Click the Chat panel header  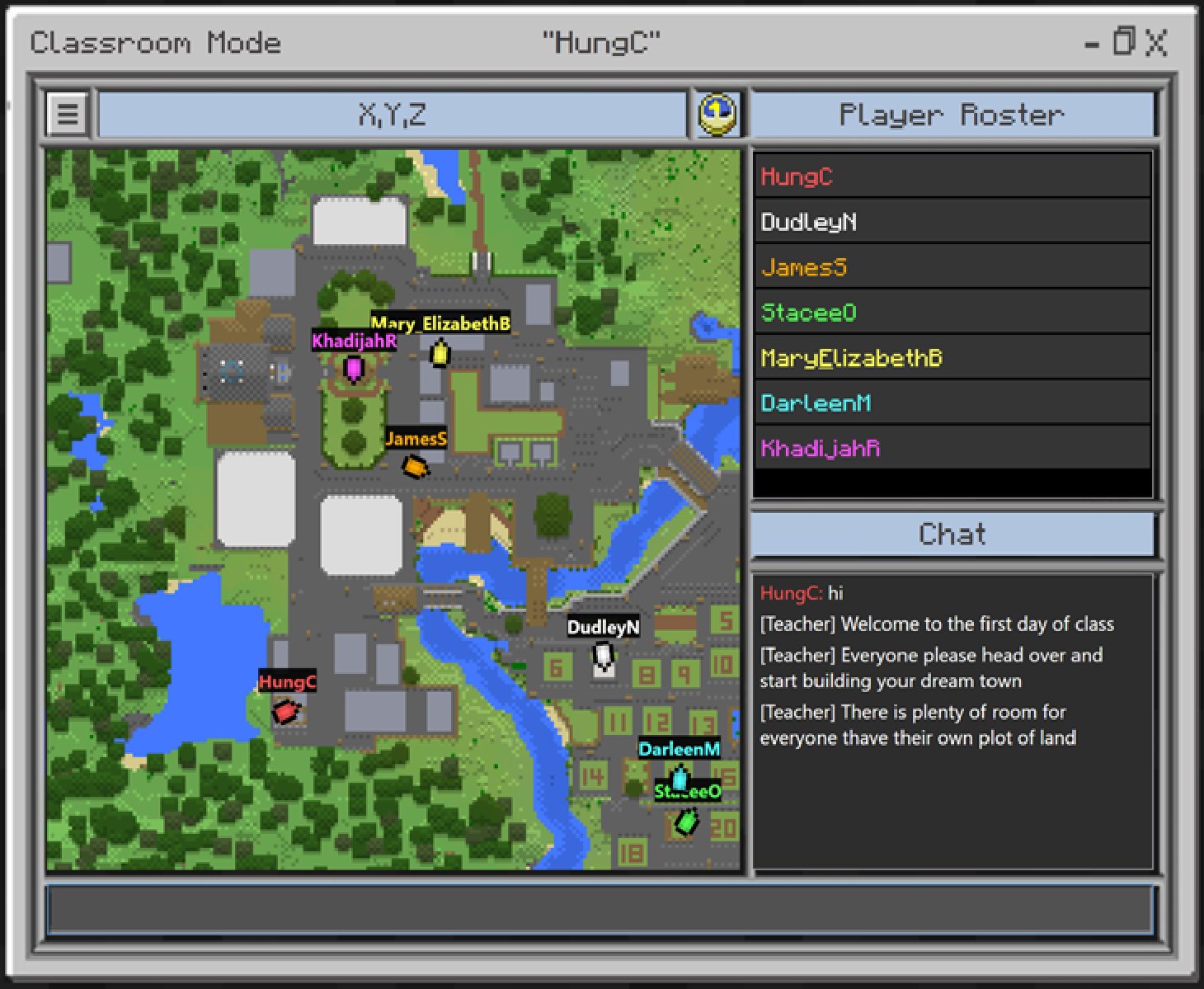(x=952, y=534)
